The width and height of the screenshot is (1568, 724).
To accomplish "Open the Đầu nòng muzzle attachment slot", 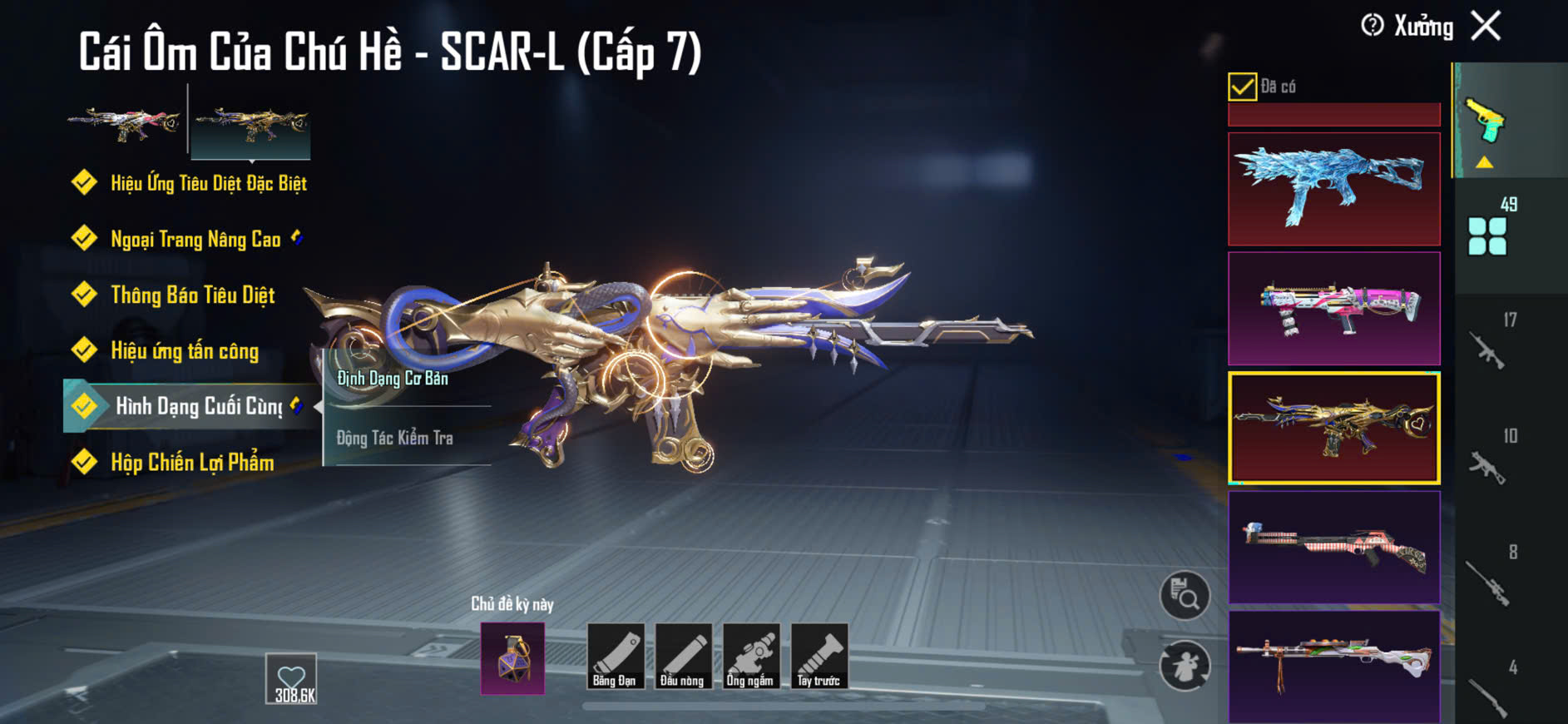I will pos(683,657).
